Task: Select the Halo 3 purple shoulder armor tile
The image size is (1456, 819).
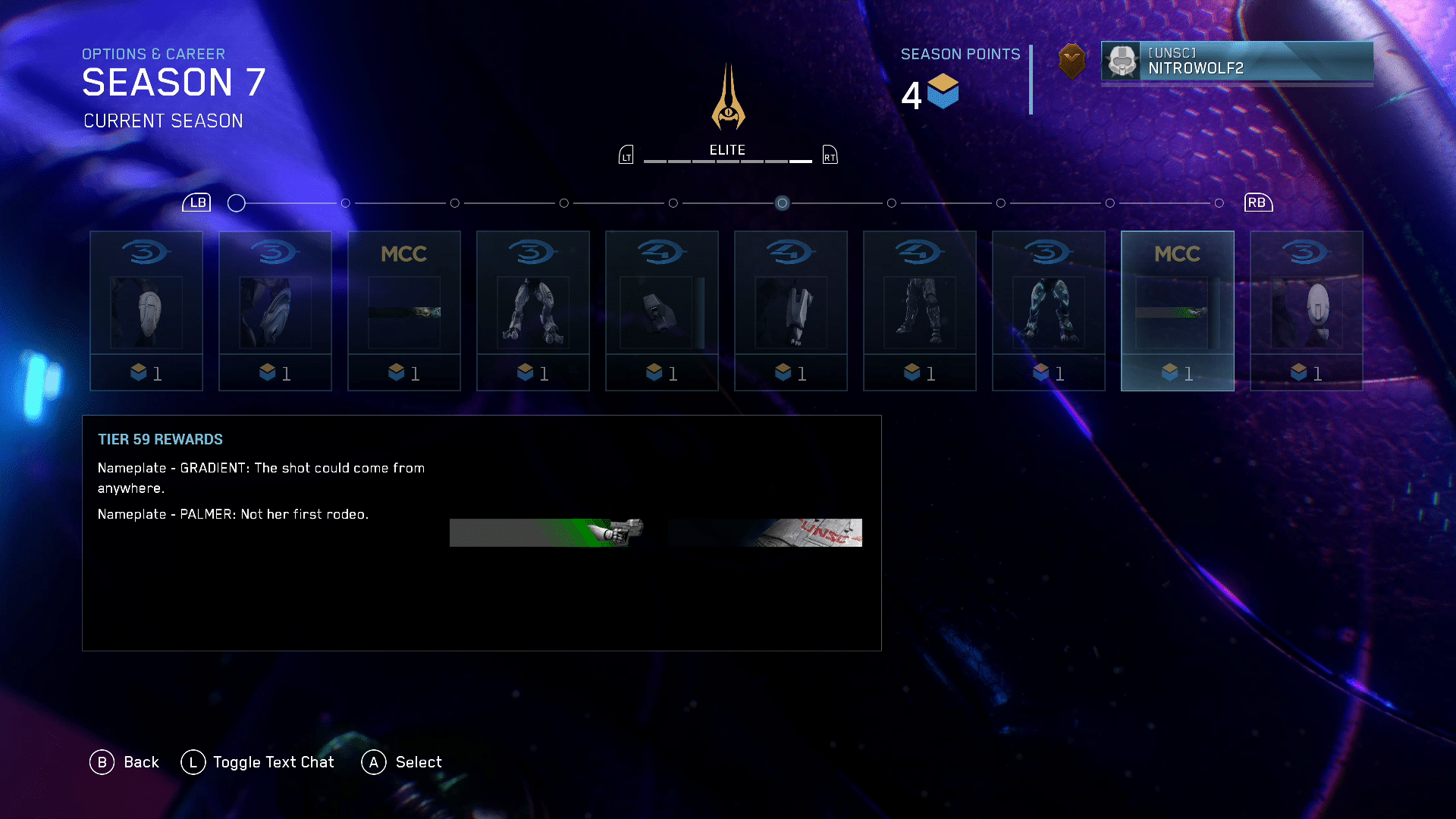Action: [275, 311]
